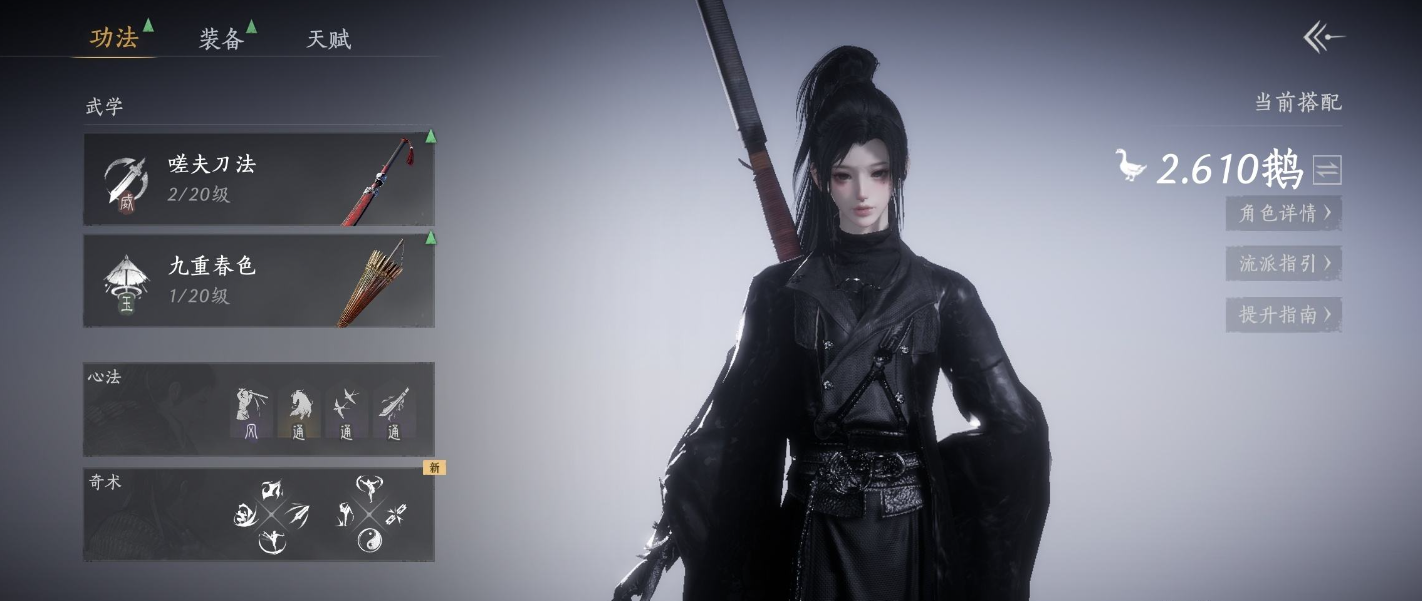Select the horse 心法 icon

click(x=299, y=412)
